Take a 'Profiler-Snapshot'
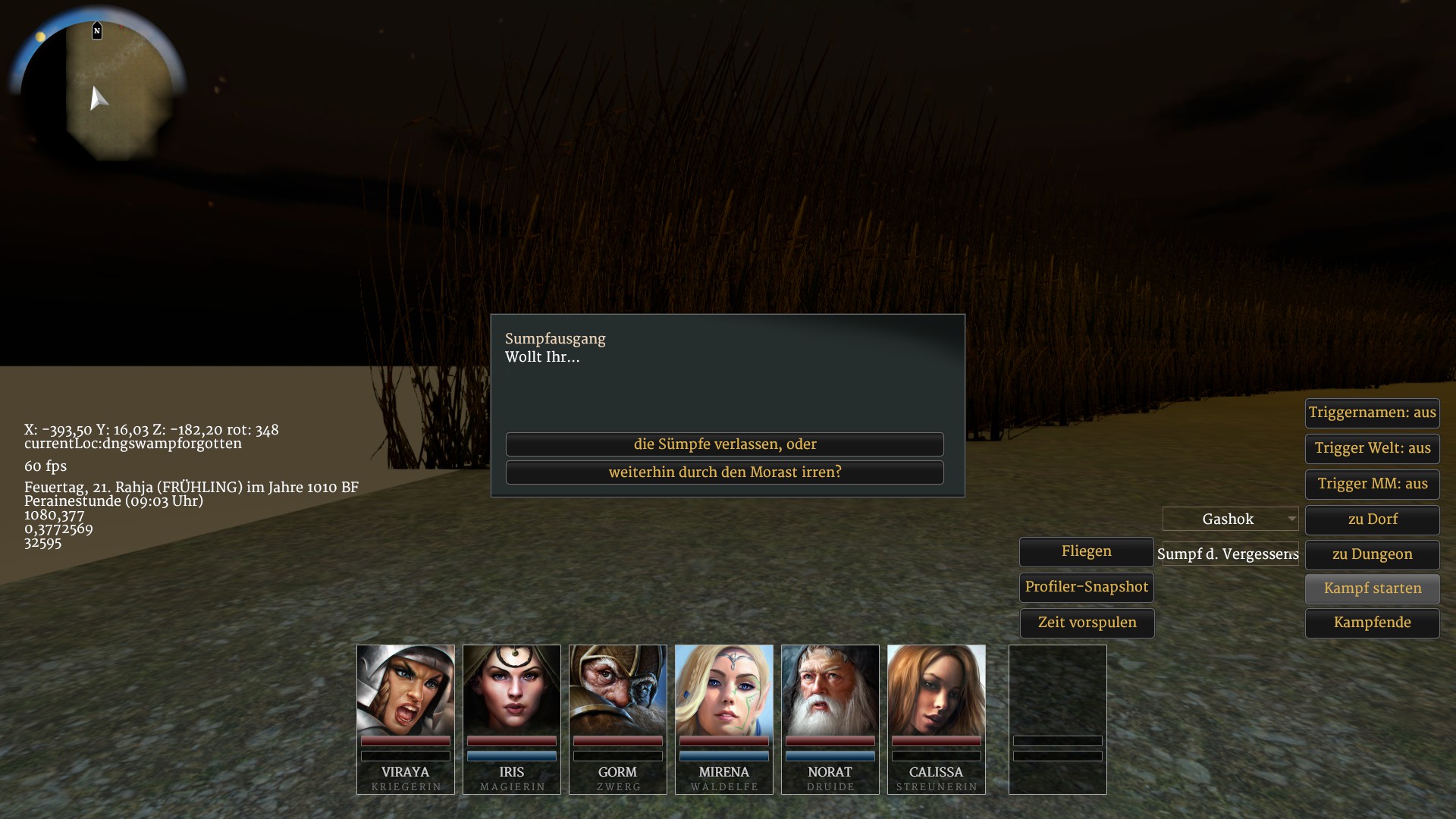 click(1086, 588)
